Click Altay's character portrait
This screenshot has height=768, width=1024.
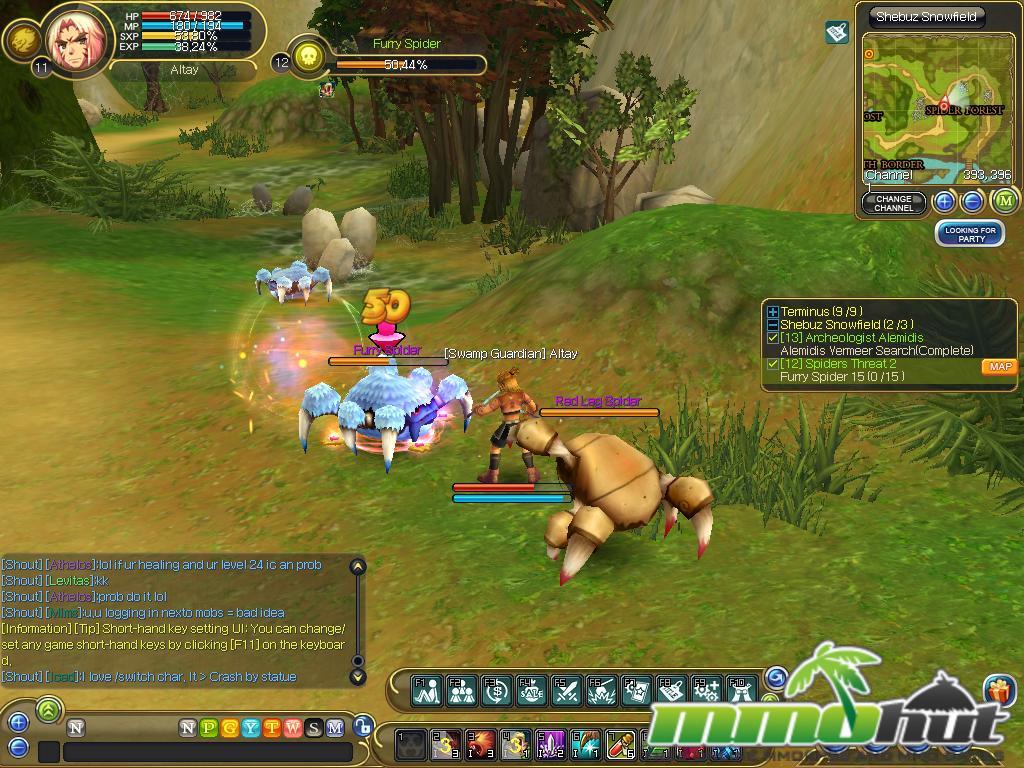74,40
